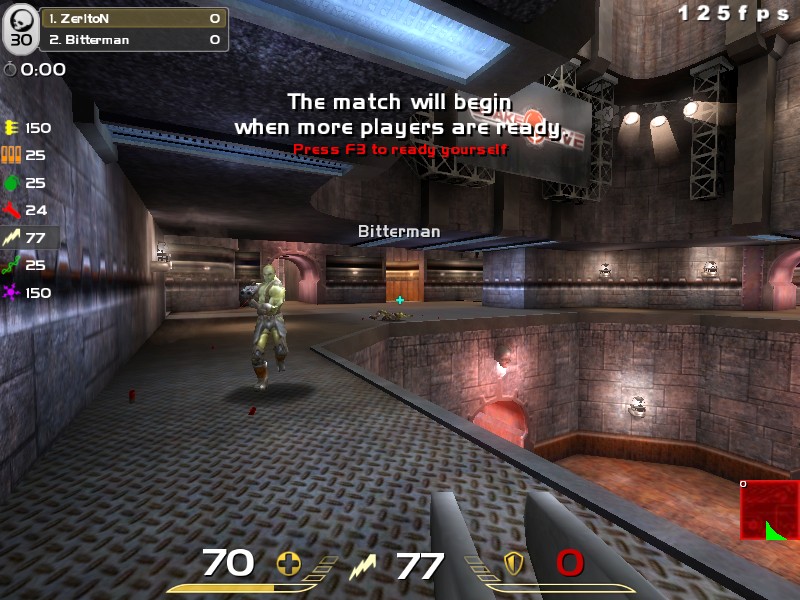Click the Bitterman row in the scoreboard

click(x=132, y=40)
